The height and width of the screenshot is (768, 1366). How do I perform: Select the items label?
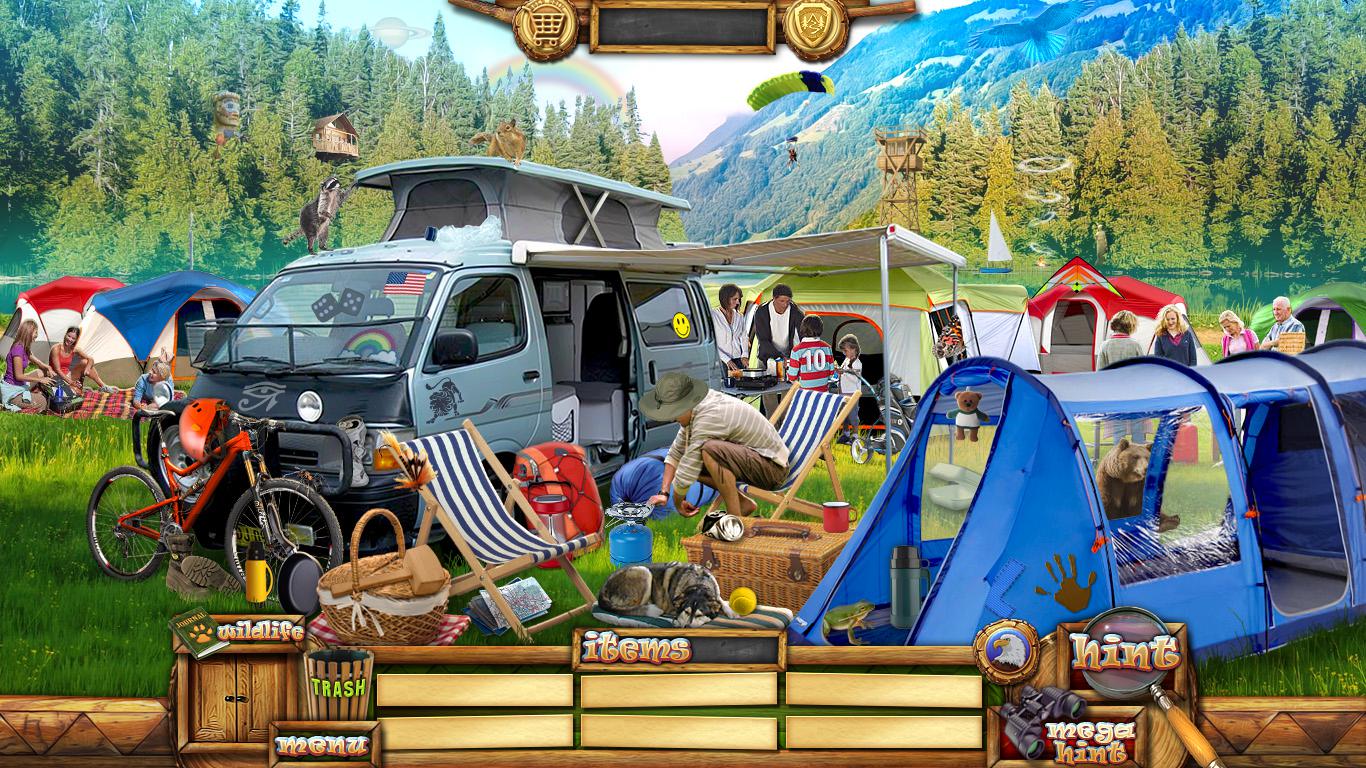(x=638, y=650)
